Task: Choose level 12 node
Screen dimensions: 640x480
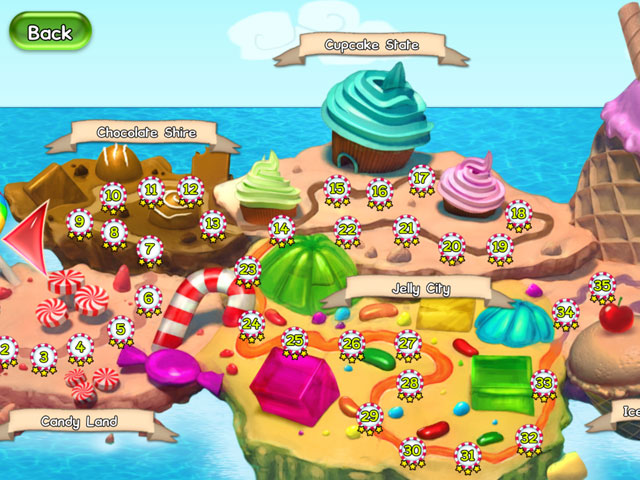Action: tap(190, 187)
